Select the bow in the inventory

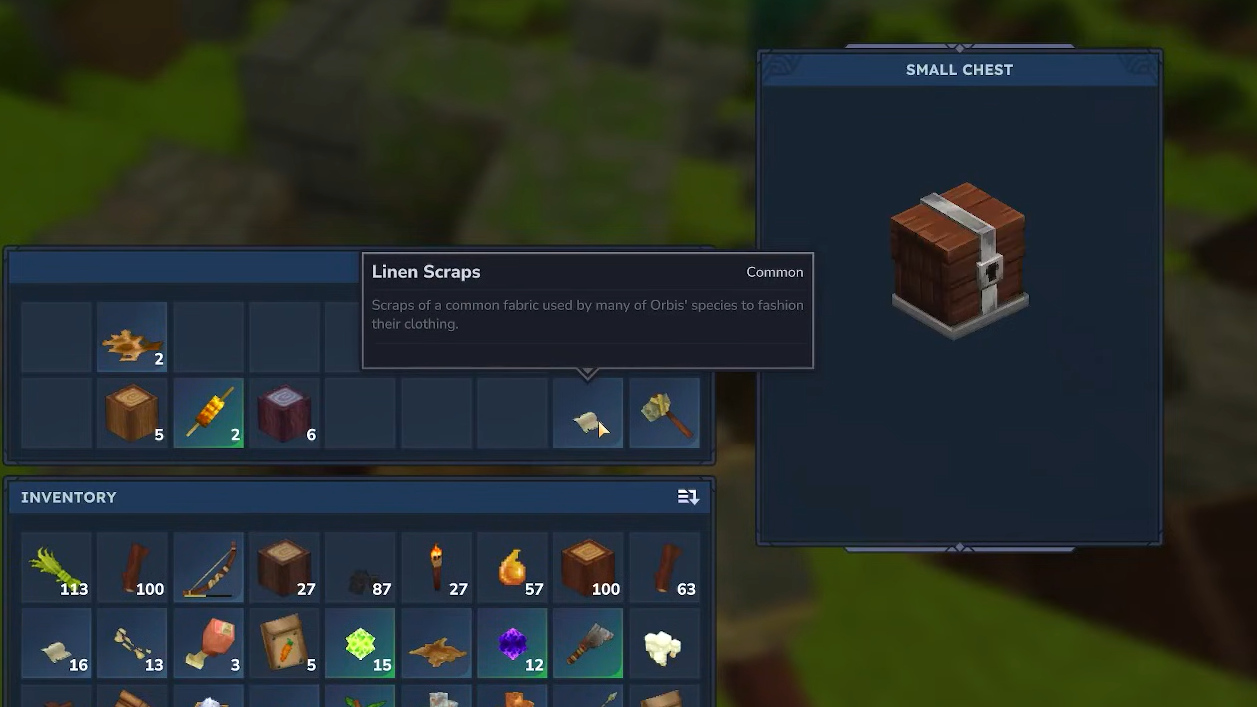point(208,568)
